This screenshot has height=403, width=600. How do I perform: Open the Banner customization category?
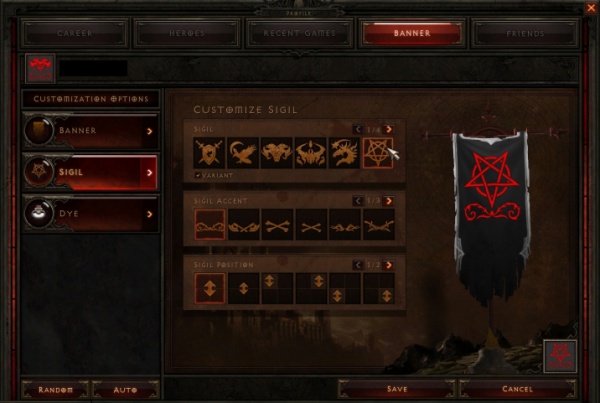tap(91, 130)
